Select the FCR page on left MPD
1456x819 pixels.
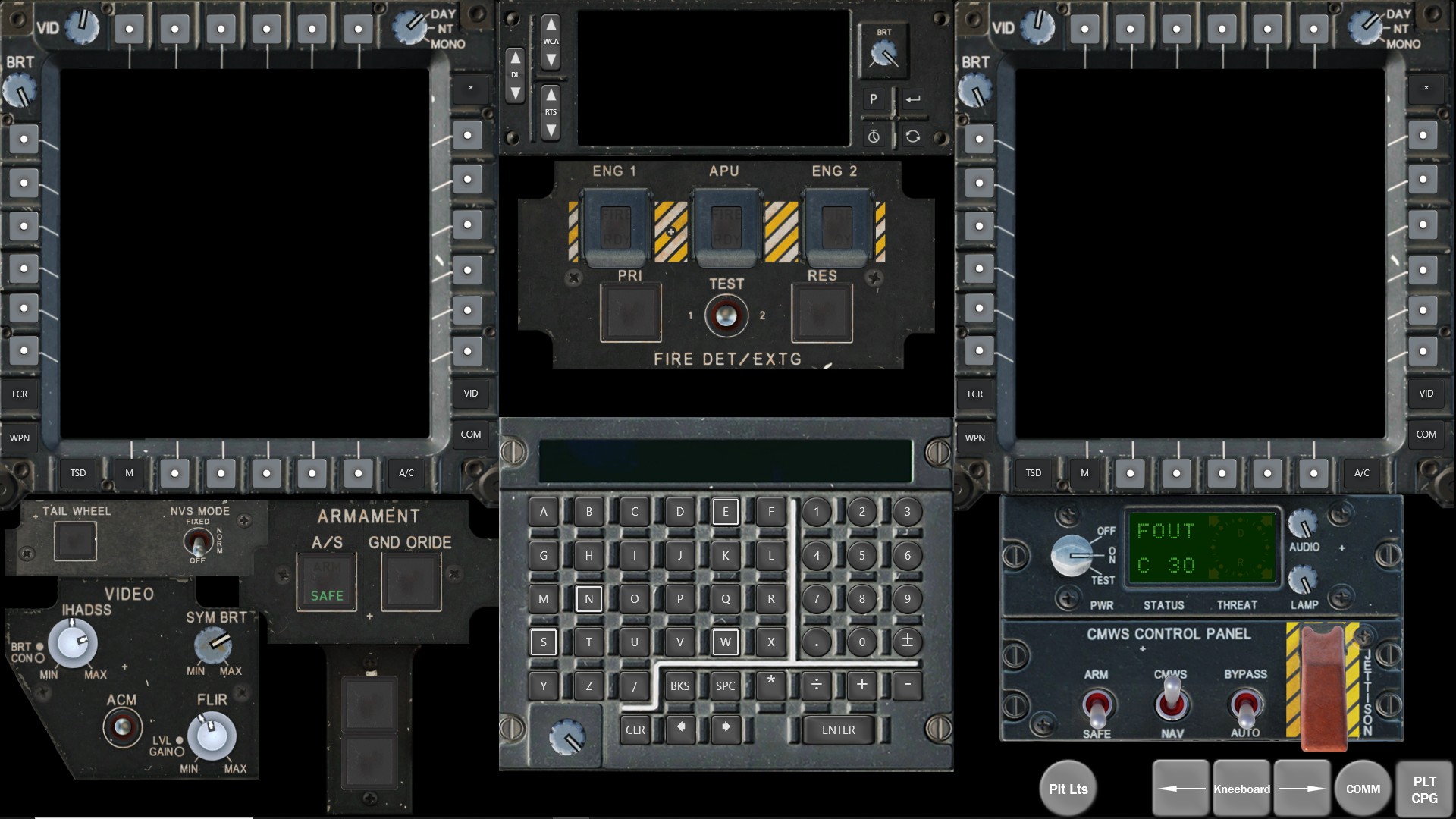(x=20, y=394)
